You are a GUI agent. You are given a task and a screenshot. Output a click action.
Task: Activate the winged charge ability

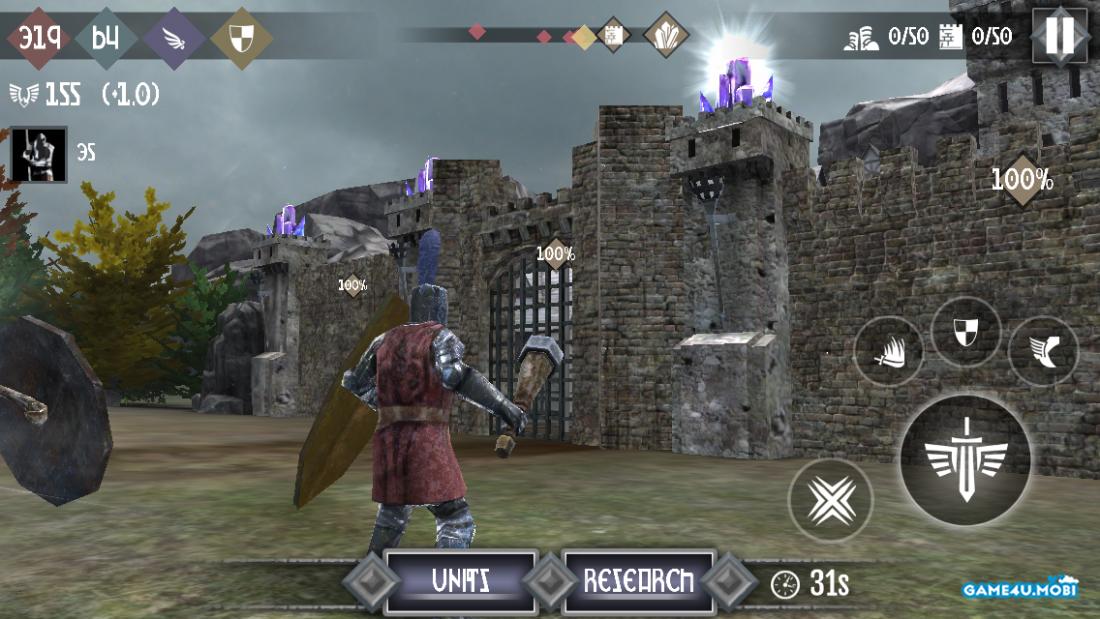(888, 351)
